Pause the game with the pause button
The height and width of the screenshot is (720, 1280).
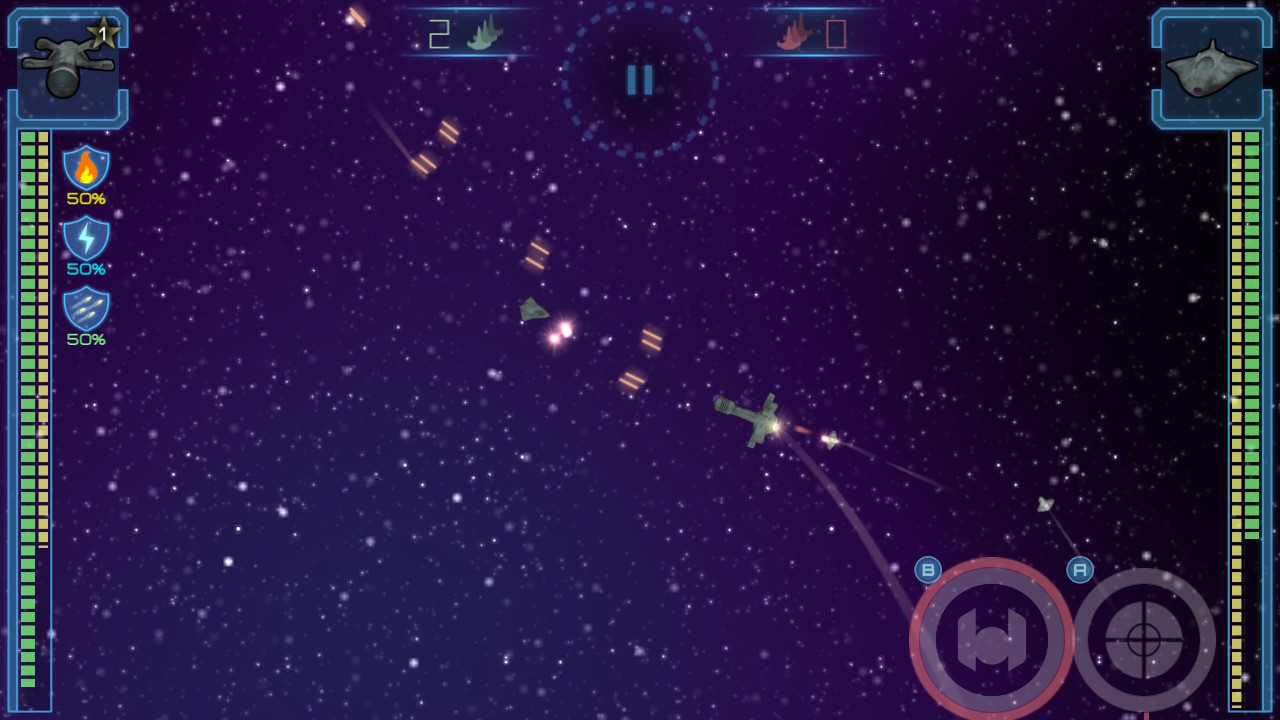639,81
